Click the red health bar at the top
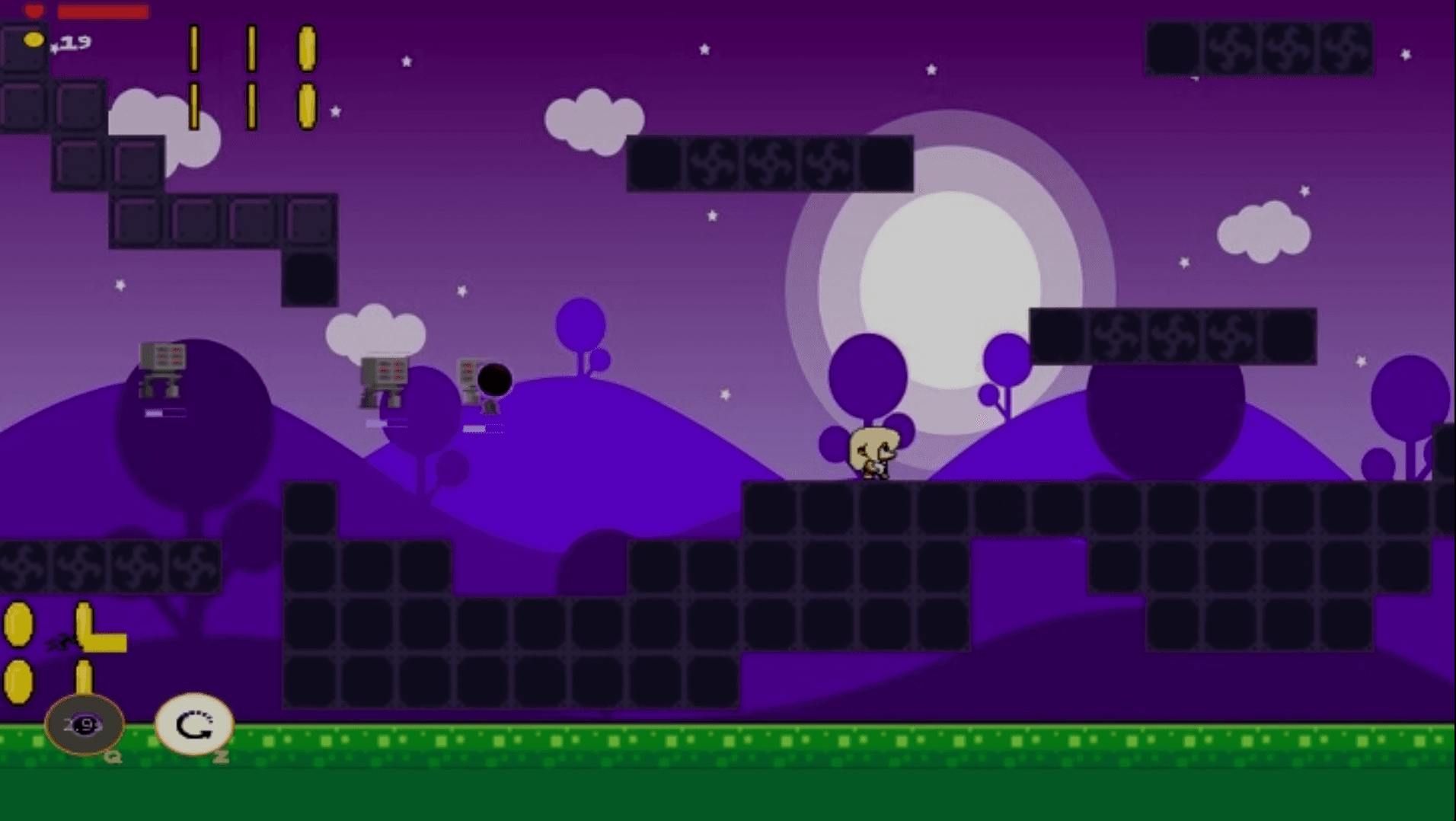The width and height of the screenshot is (1456, 821). pos(103,11)
